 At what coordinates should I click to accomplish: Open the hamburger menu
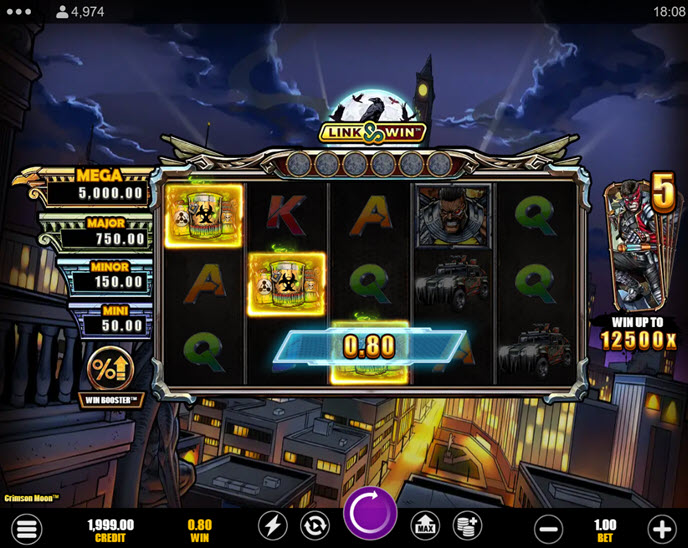tap(27, 527)
